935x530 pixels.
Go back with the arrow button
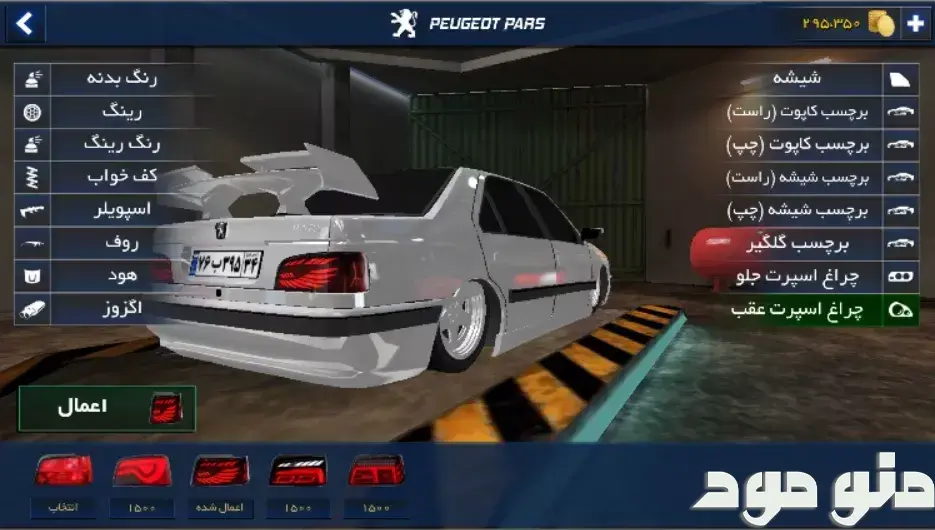[x=24, y=23]
